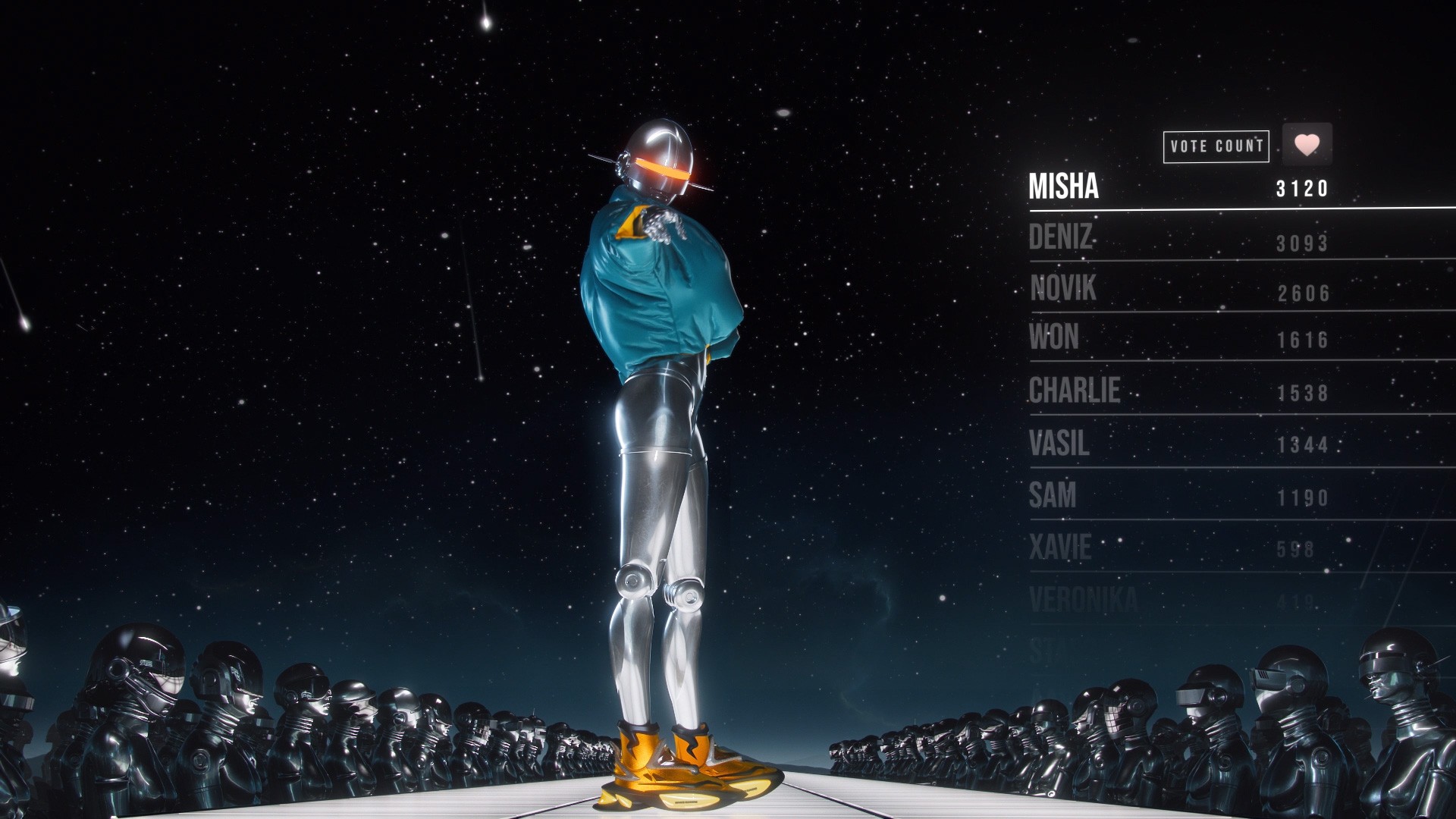Viewport: 1456px width, 819px height.
Task: Click the Vote Count button
Action: click(1216, 146)
